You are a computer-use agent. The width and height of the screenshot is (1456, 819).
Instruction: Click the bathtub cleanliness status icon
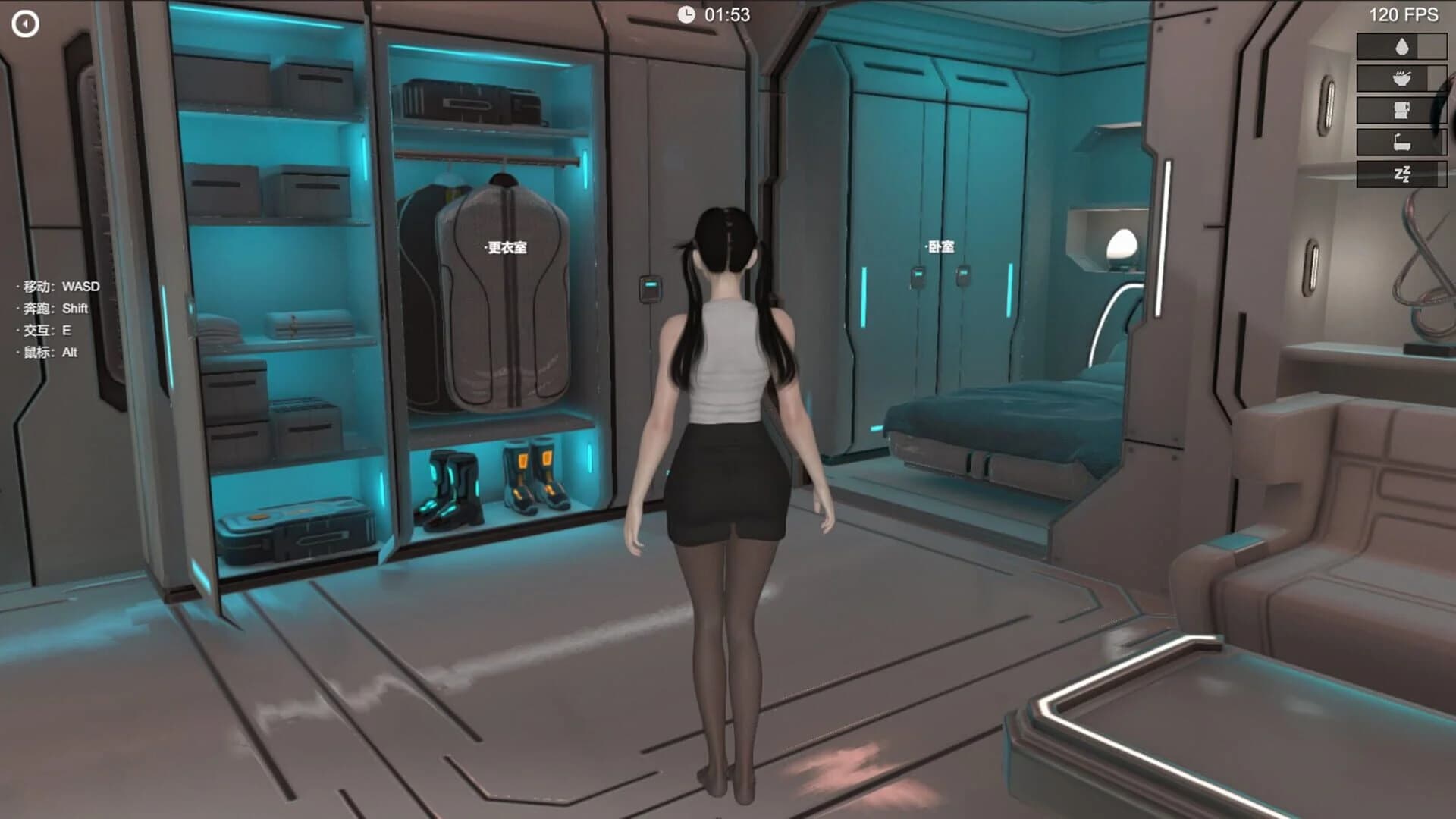pos(1402,142)
